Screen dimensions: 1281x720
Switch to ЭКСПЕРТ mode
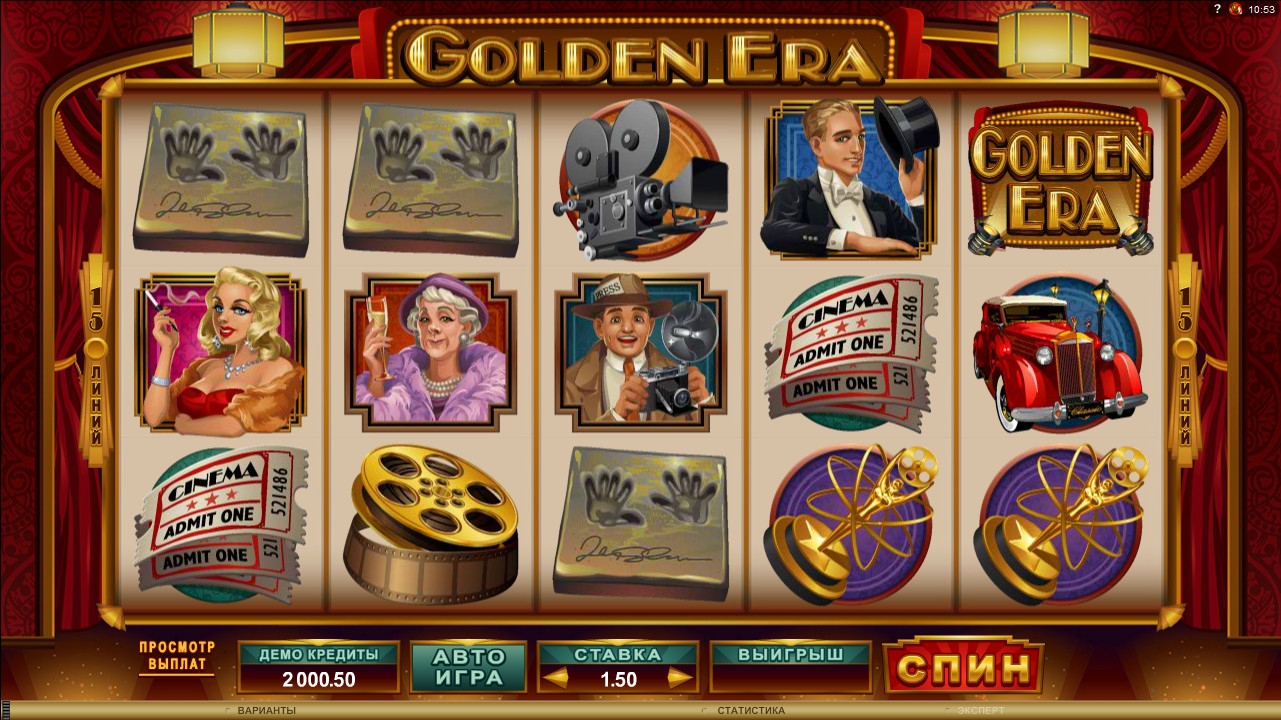(x=980, y=710)
